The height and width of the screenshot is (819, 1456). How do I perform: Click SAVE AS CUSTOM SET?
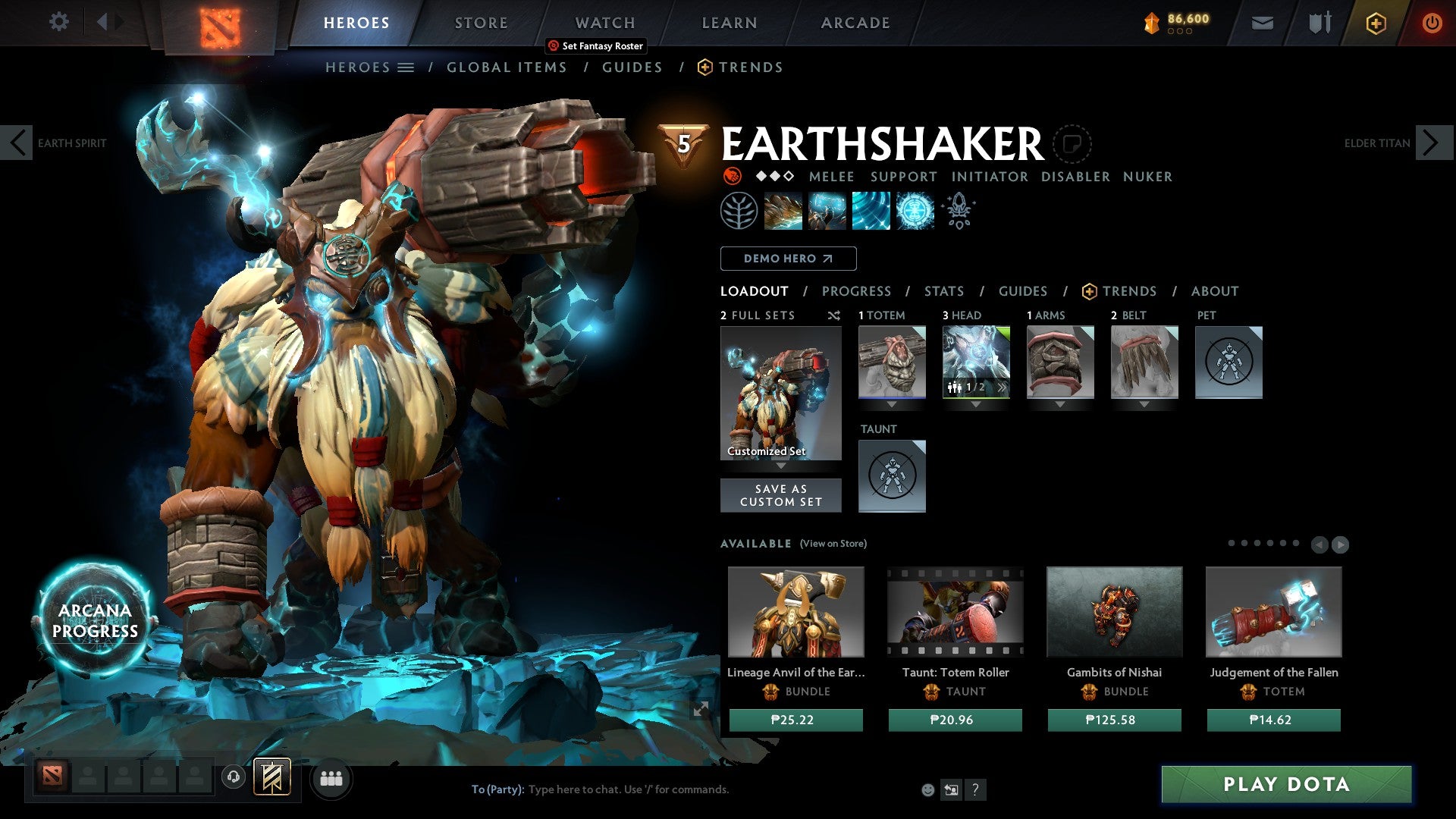(x=780, y=495)
